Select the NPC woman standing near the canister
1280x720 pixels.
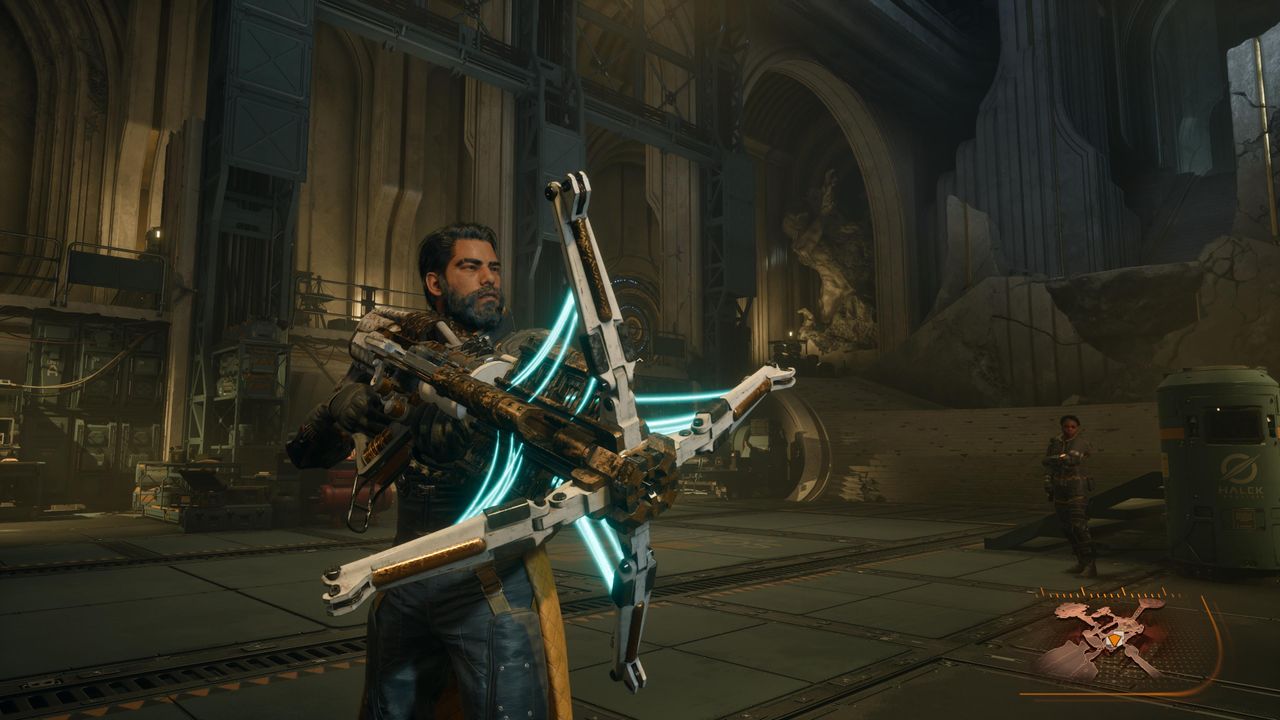(1068, 470)
